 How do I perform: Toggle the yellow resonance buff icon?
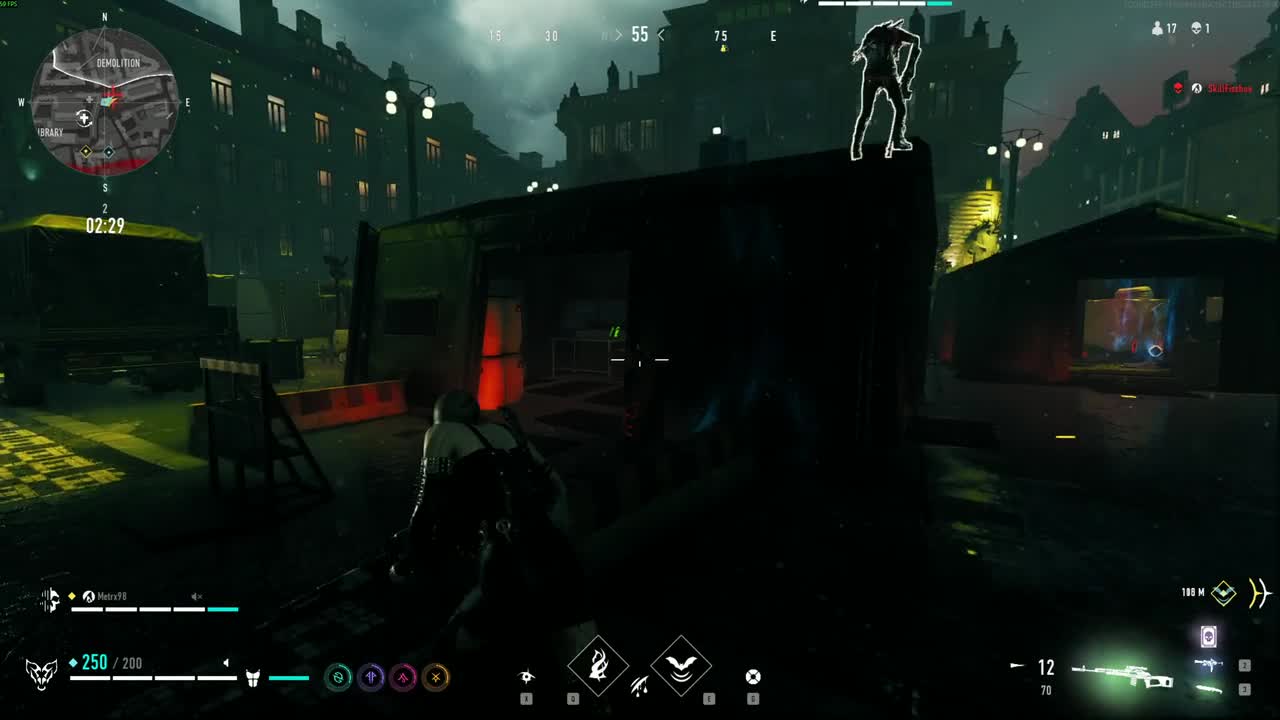point(435,677)
